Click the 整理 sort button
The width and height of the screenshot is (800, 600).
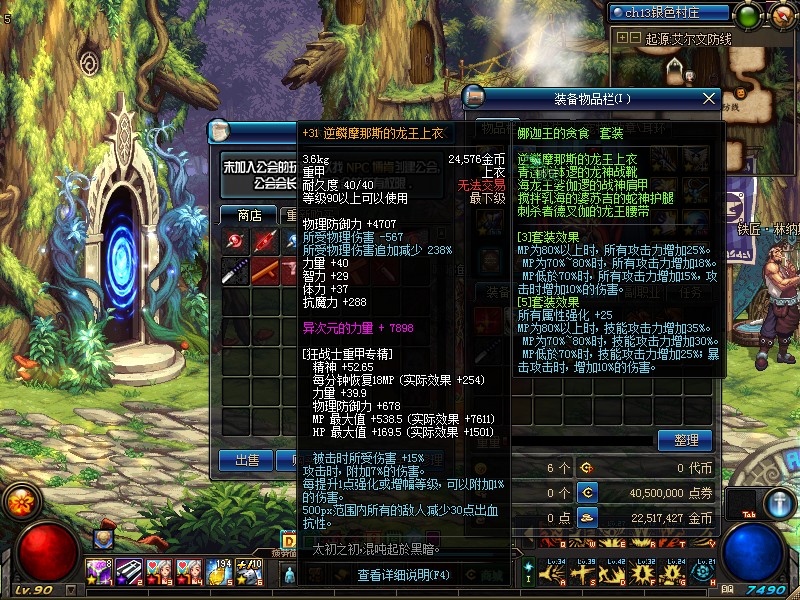685,440
